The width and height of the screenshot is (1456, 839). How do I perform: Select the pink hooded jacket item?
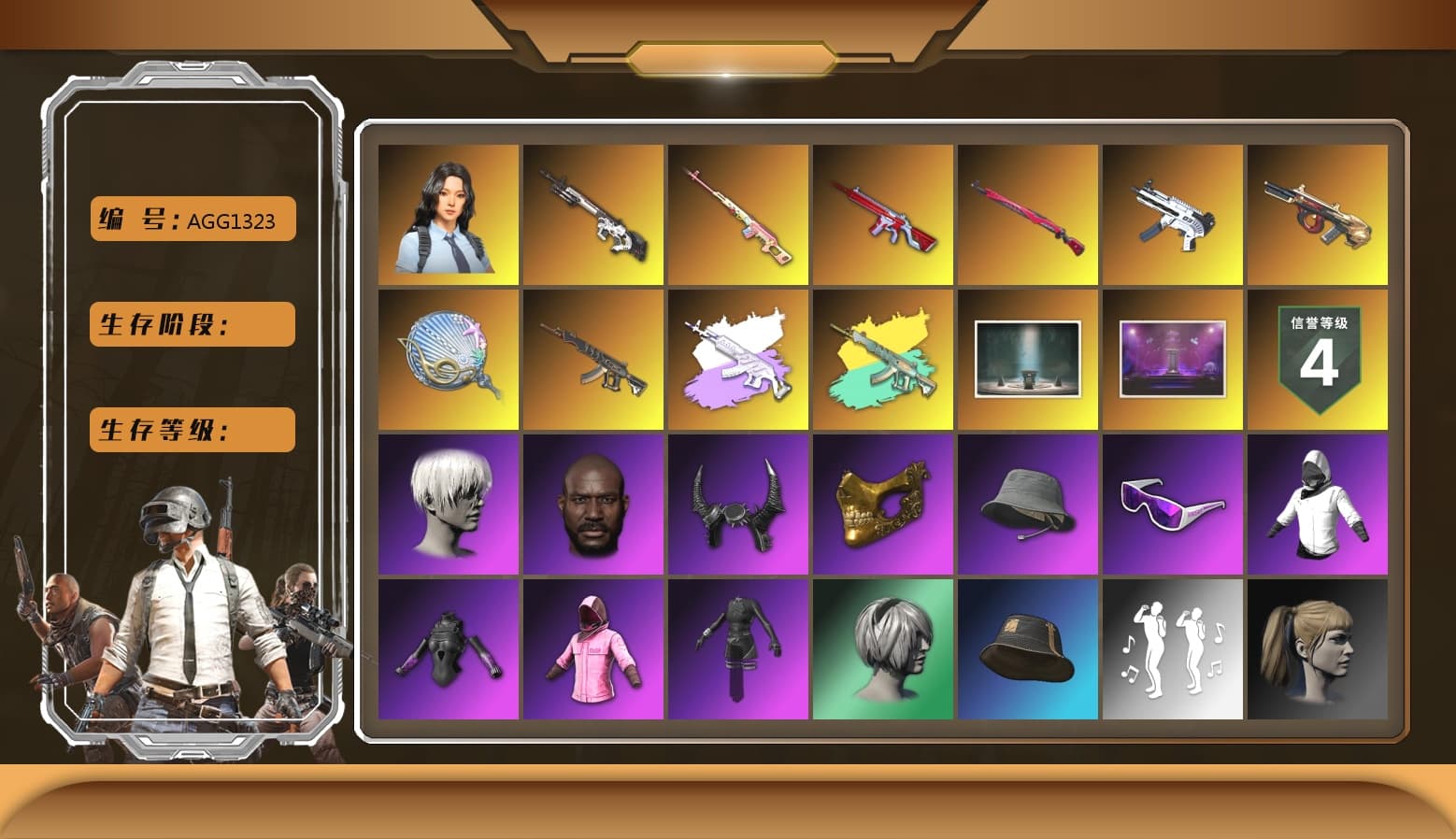(592, 649)
